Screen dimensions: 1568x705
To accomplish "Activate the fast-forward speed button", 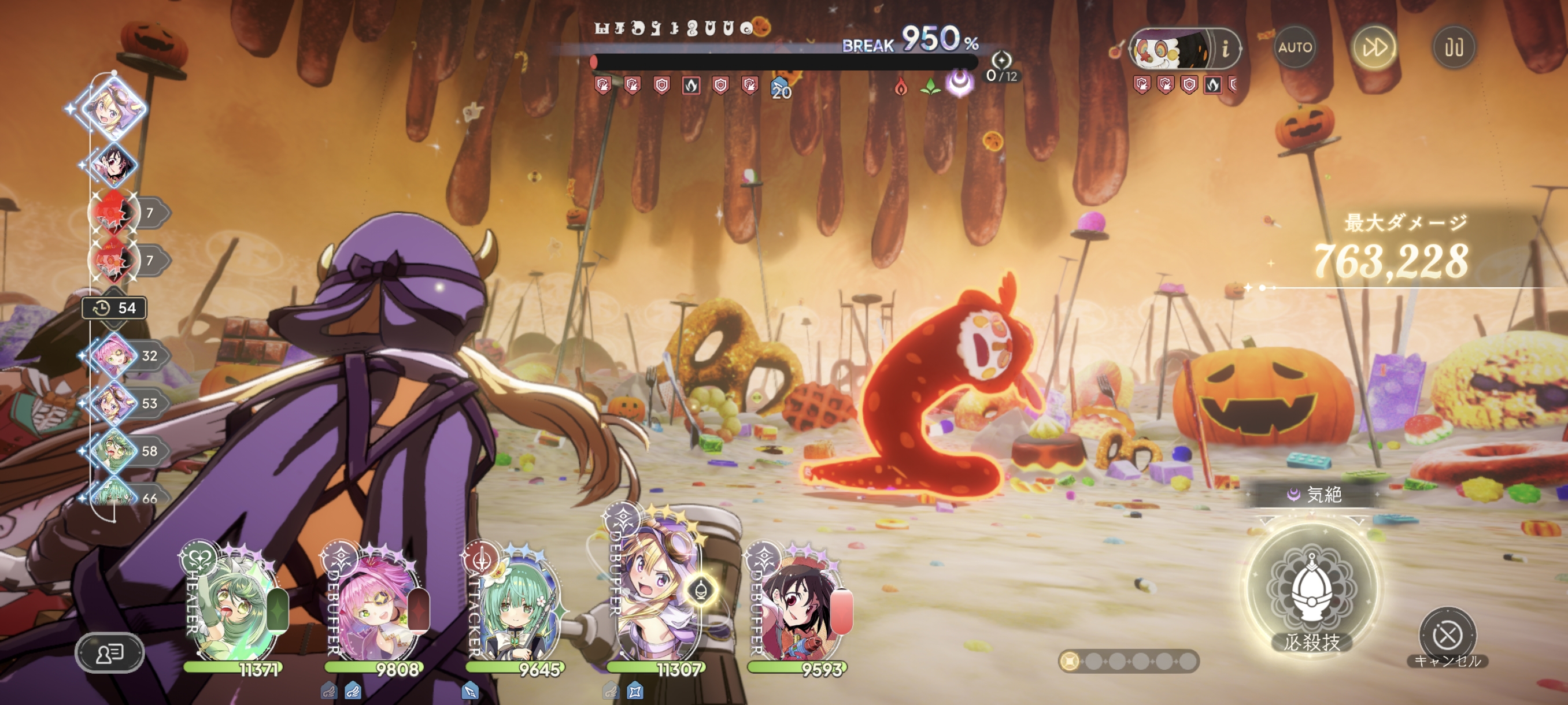I will tap(1374, 47).
